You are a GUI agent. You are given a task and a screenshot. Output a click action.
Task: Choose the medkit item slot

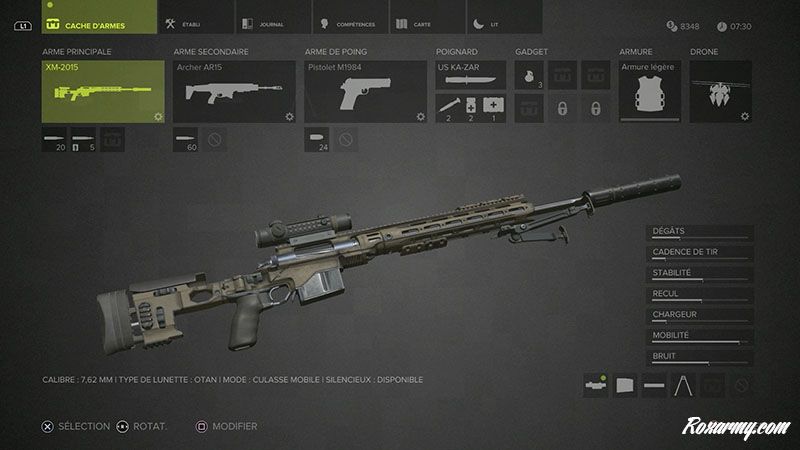(492, 108)
